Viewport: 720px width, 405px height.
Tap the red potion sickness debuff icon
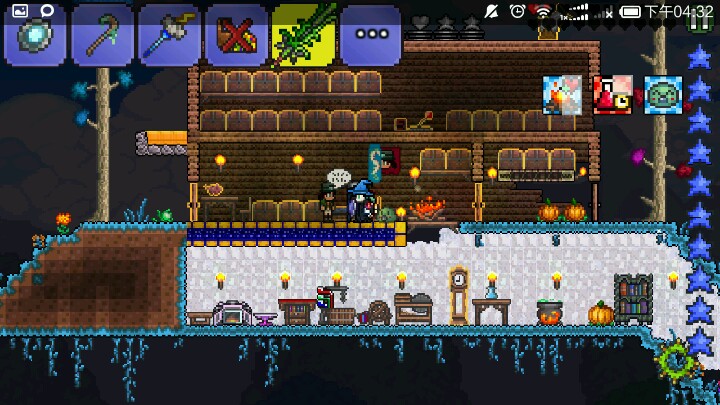point(612,94)
